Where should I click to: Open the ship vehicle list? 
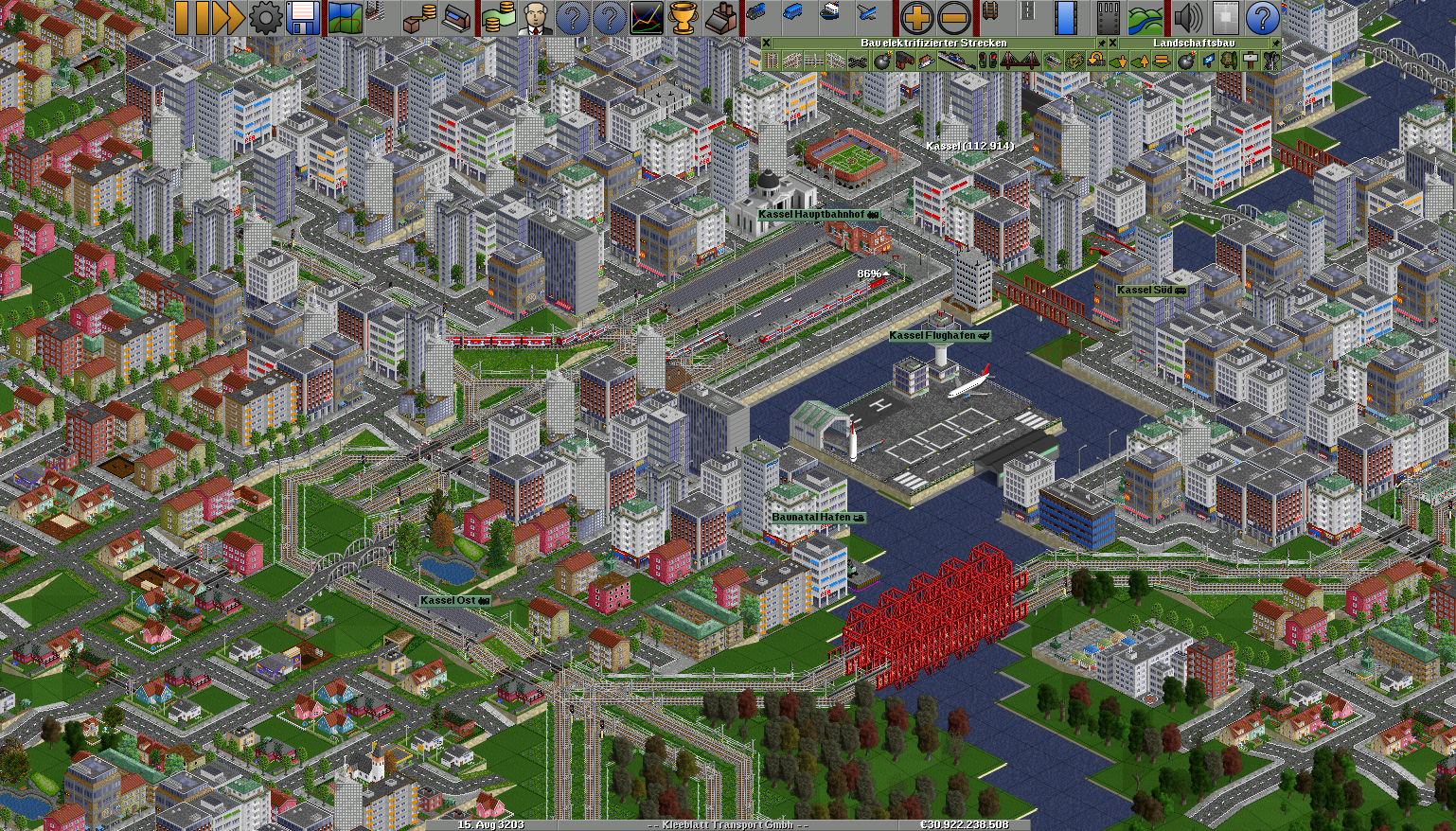pos(829,14)
